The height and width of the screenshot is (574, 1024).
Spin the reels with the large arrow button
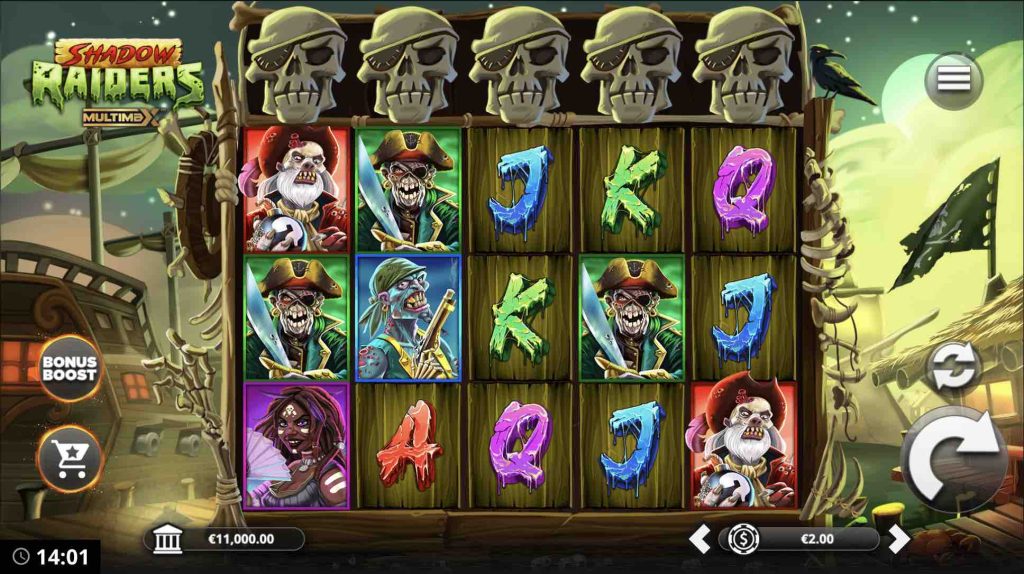tap(954, 459)
